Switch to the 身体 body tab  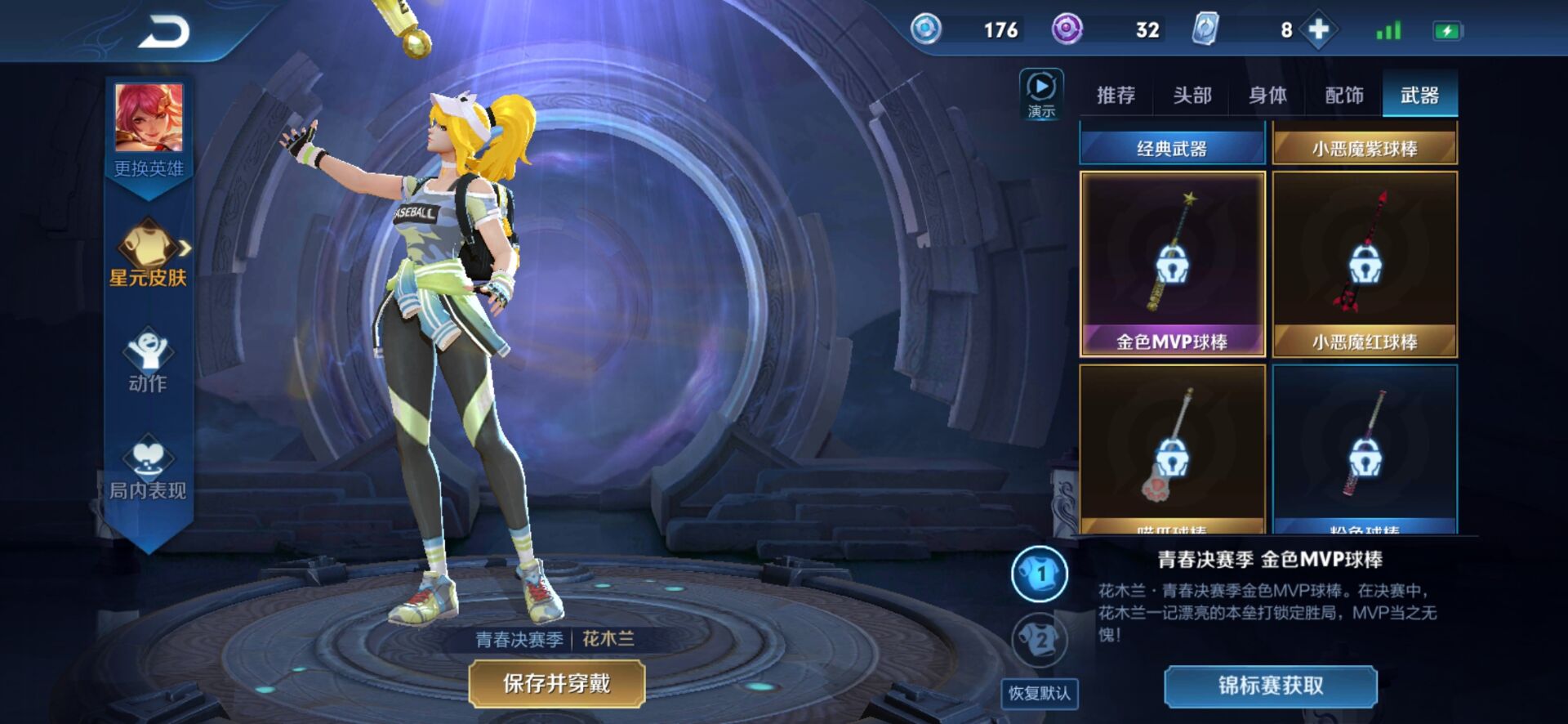(x=1267, y=96)
